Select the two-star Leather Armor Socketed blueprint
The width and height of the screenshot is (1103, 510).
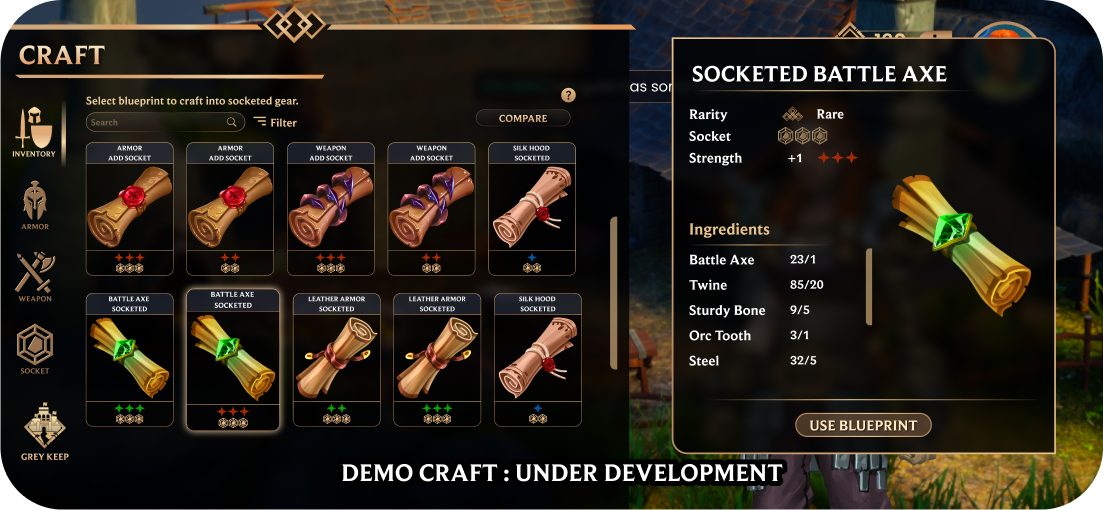tap(336, 359)
